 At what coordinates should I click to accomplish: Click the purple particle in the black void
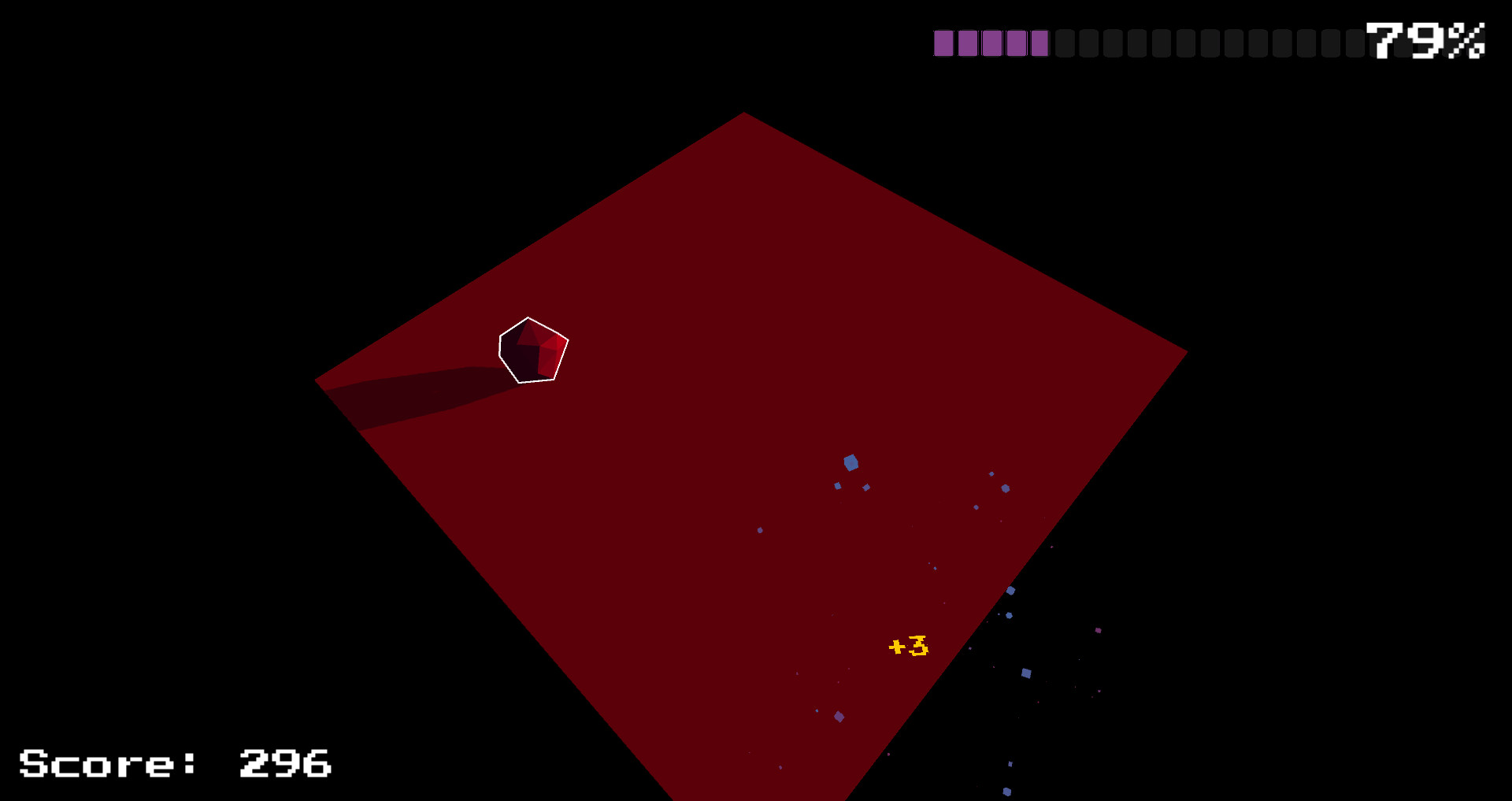click(x=1097, y=630)
